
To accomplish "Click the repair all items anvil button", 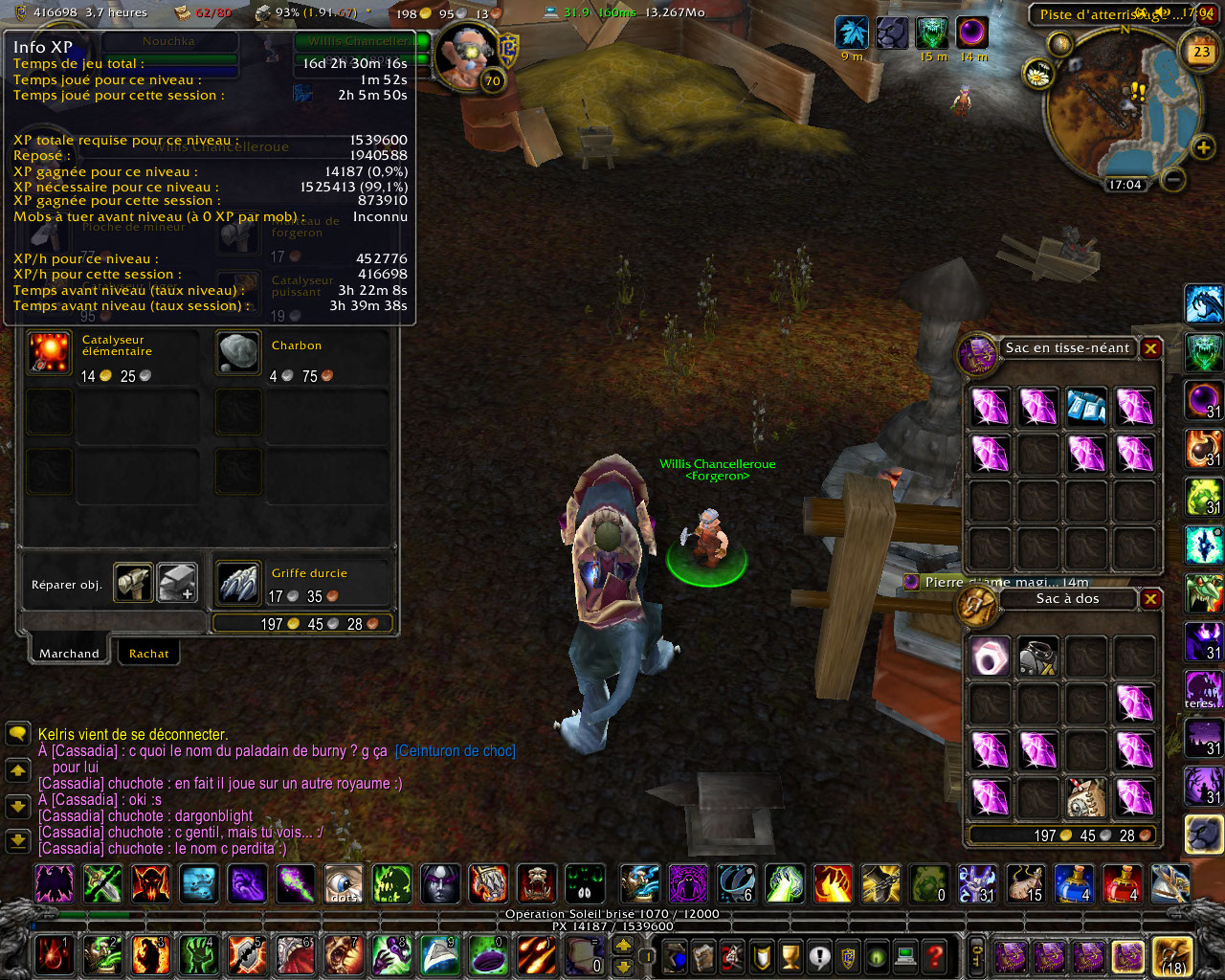I will (x=177, y=583).
